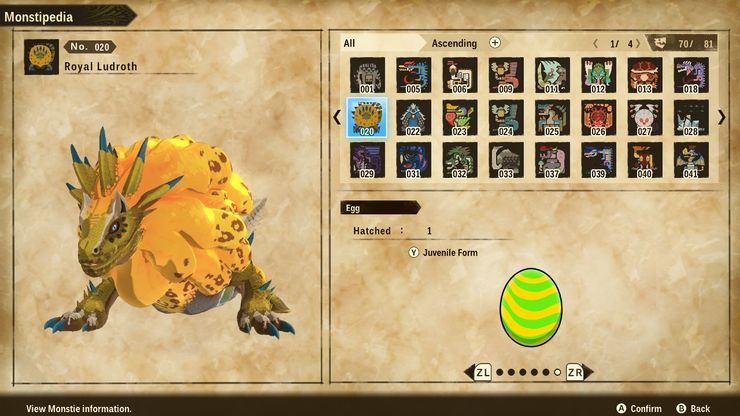Select the highlighted Royal Ludroth tile 020
740x416 pixels.
point(367,117)
